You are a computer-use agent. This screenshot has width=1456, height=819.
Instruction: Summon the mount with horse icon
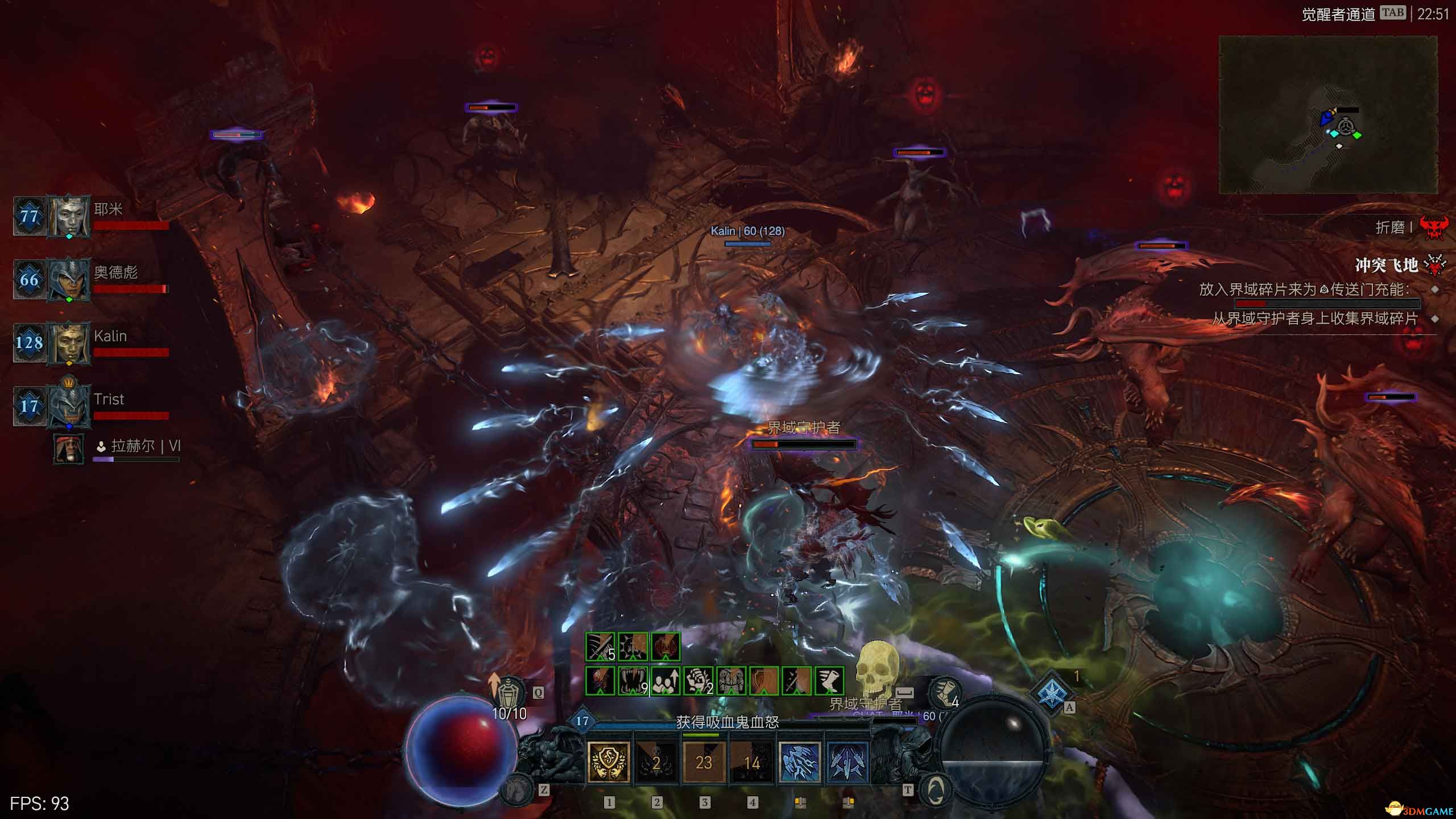518,788
